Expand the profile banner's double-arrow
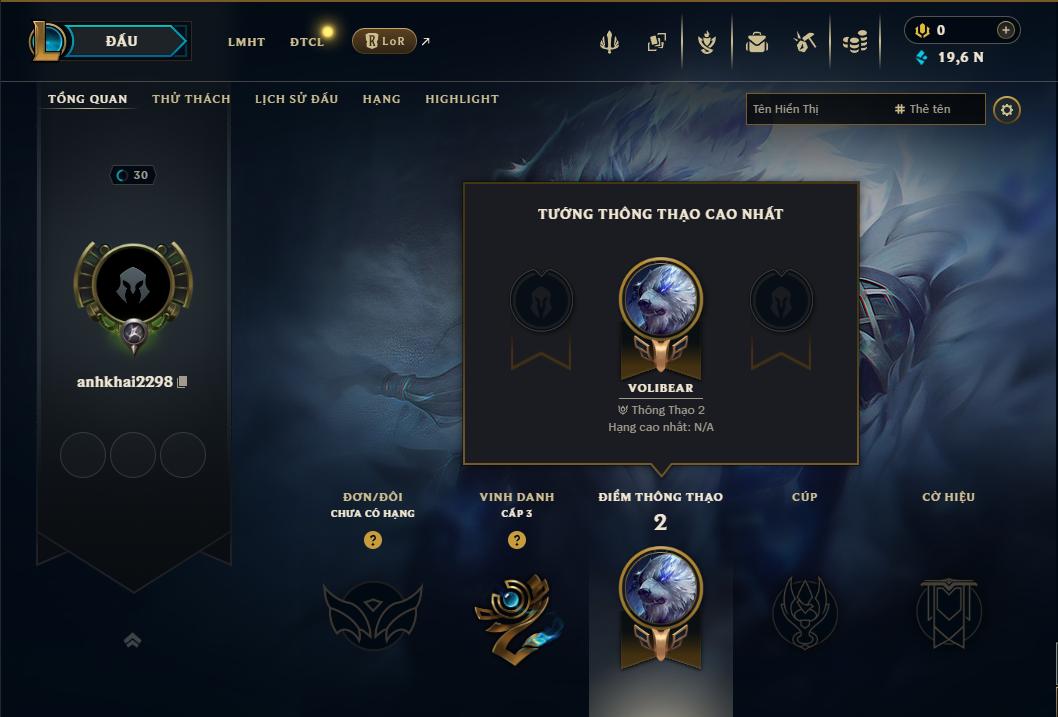The image size is (1058, 717). [132, 640]
